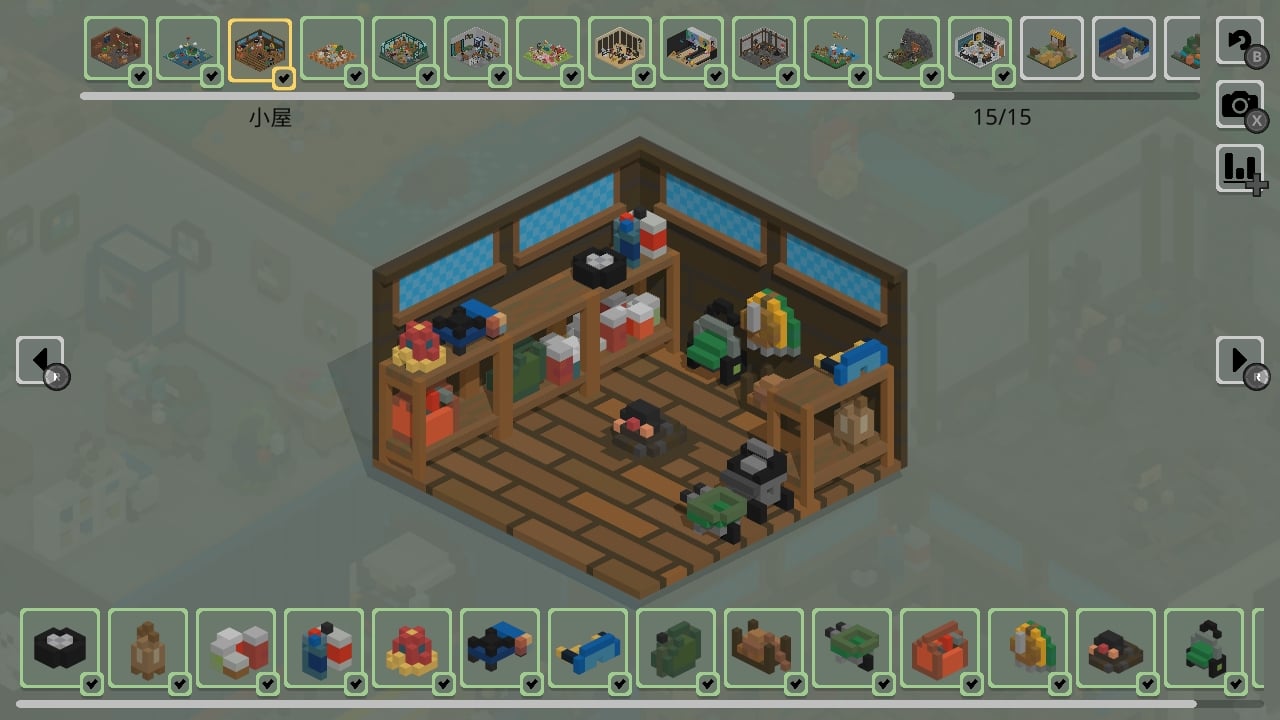Select the unchecked yellow market stall thumbnail
This screenshot has height=720, width=1280.
click(1052, 48)
